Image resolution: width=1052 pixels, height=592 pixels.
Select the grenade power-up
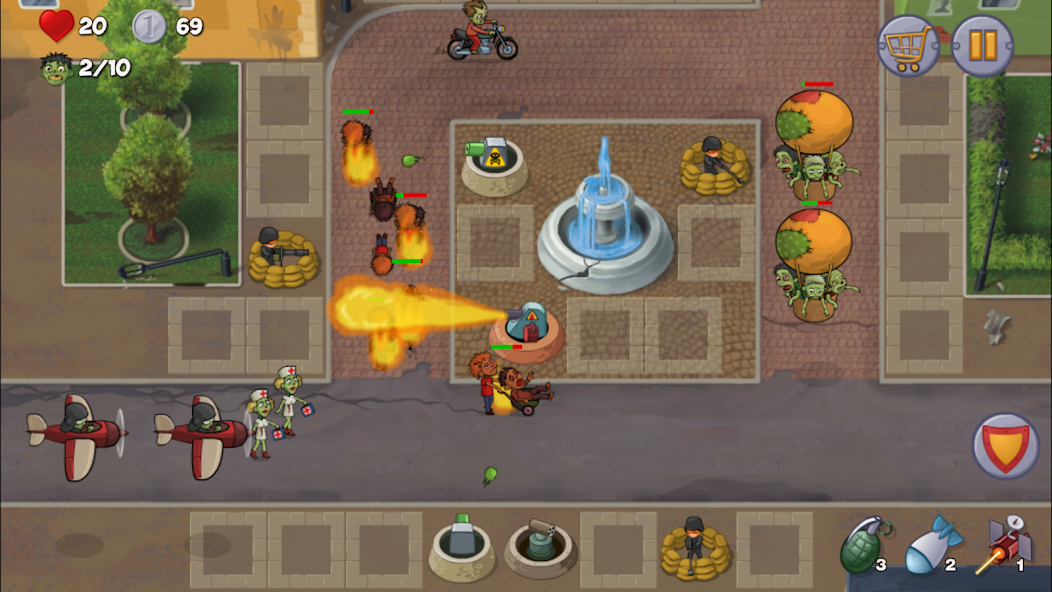862,544
